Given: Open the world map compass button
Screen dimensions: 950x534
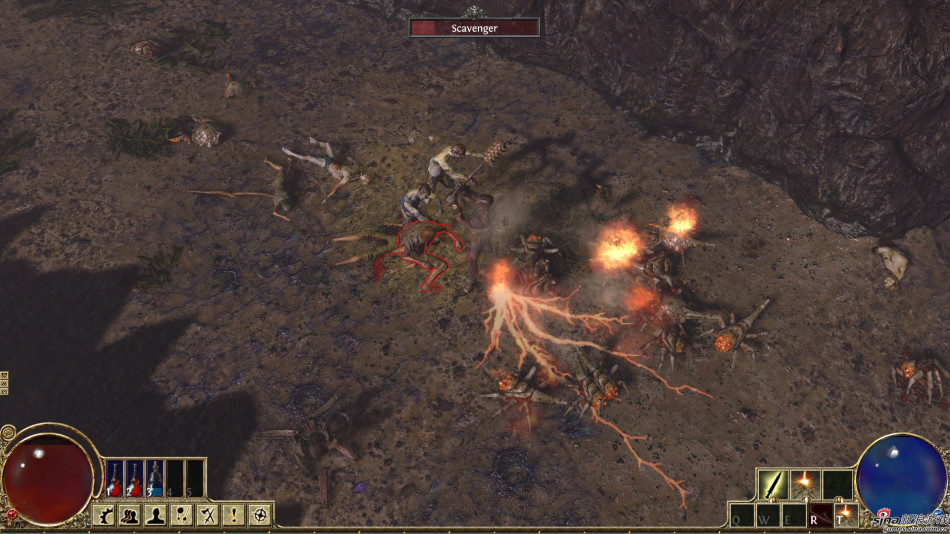Looking at the screenshot, I should [x=260, y=515].
